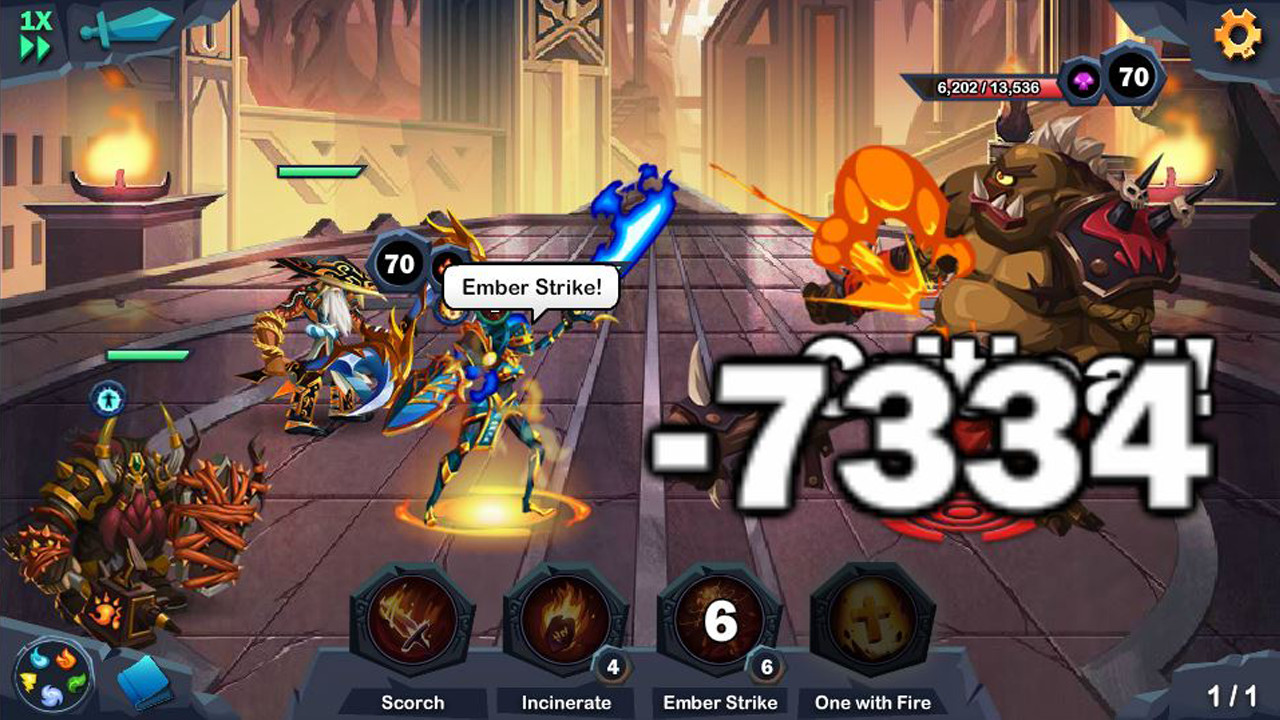Choose the water element icon
Viewport: 1280px width, 720px height.
38,658
